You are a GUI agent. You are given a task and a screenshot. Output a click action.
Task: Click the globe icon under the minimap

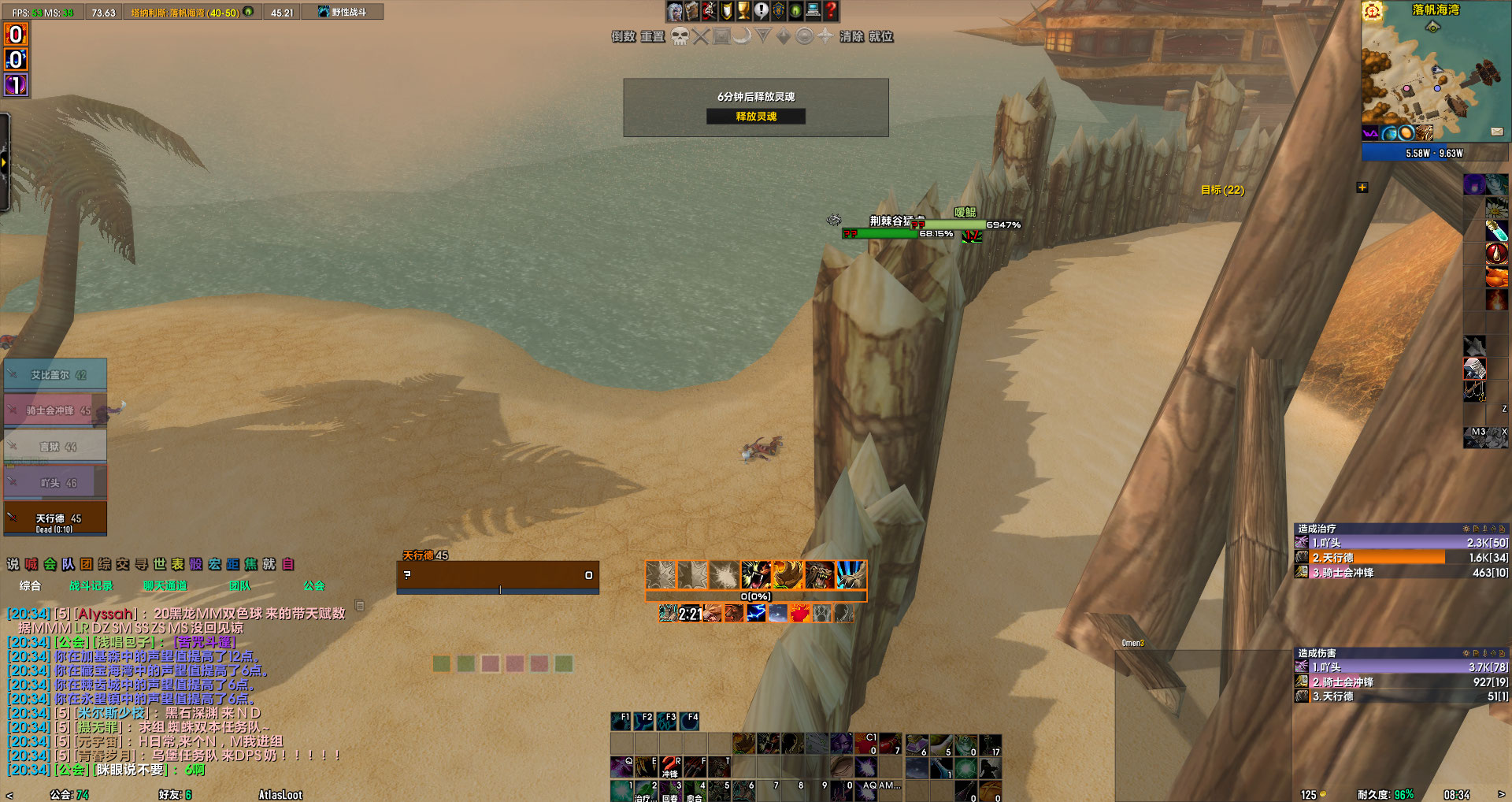tap(1389, 132)
